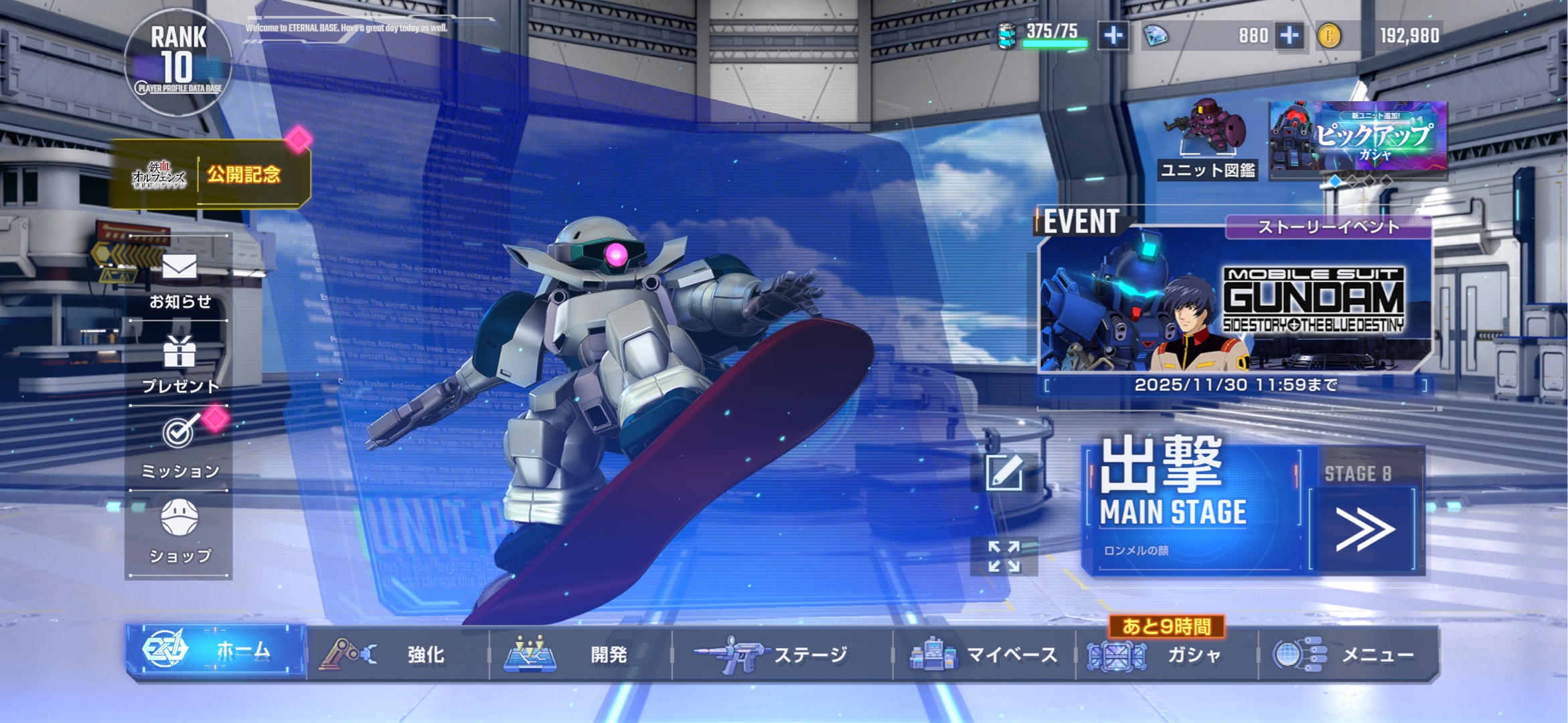Image resolution: width=1568 pixels, height=723 pixels.
Task: Open the プレゼント gift box
Action: 179,364
